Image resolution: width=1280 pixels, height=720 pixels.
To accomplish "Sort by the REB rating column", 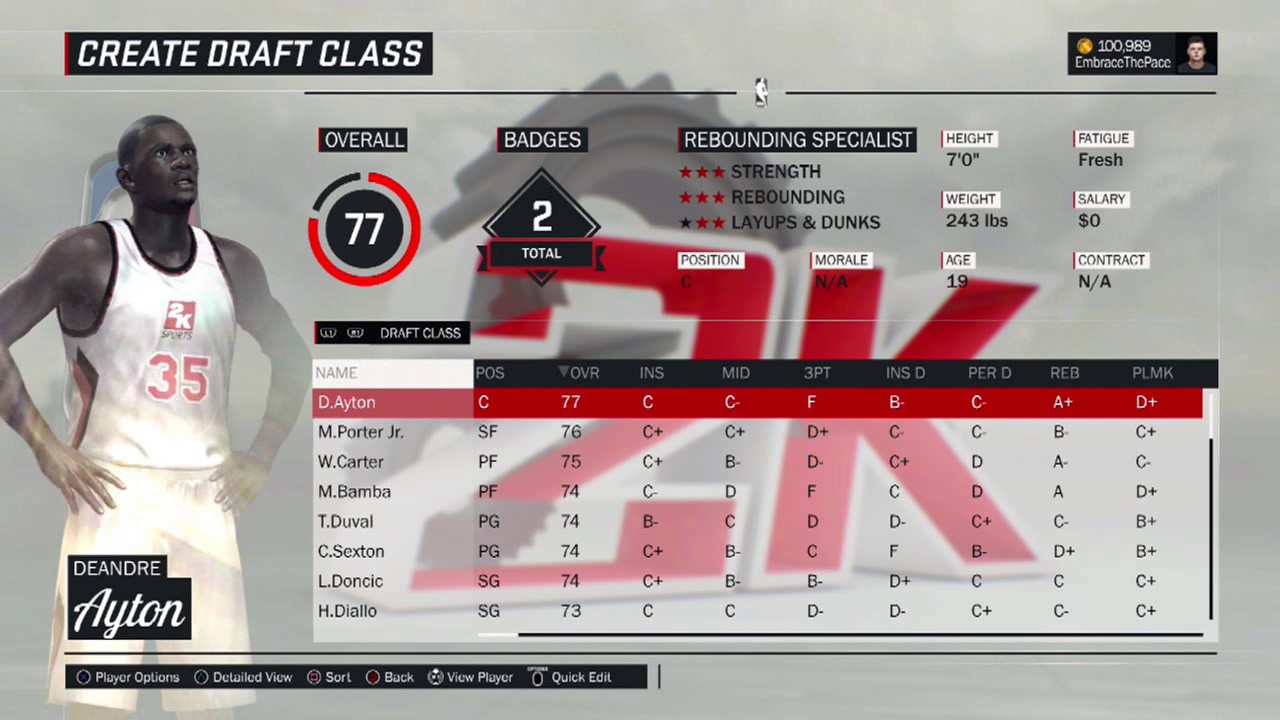I will click(1064, 373).
